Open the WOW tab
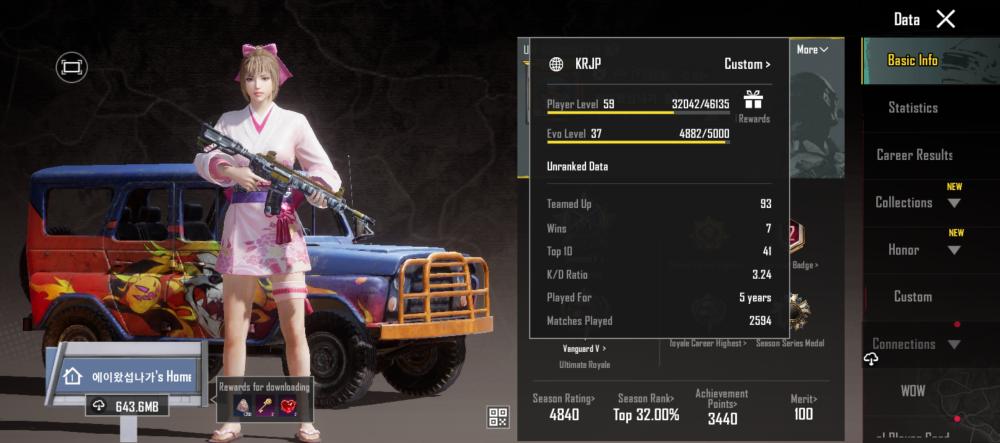Image resolution: width=1000 pixels, height=443 pixels. (x=912, y=388)
